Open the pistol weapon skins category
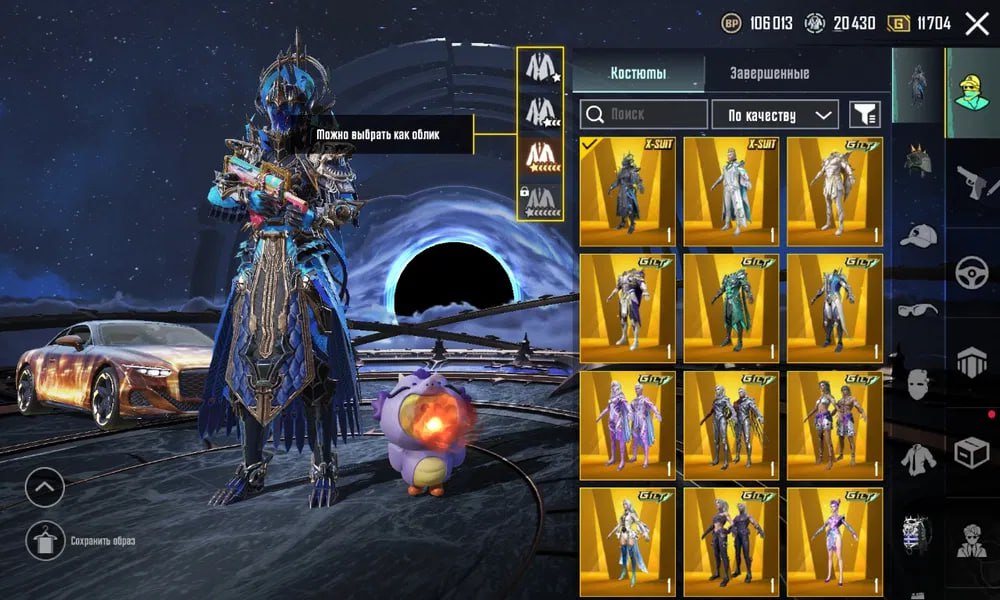The height and width of the screenshot is (600, 1000). point(972,182)
